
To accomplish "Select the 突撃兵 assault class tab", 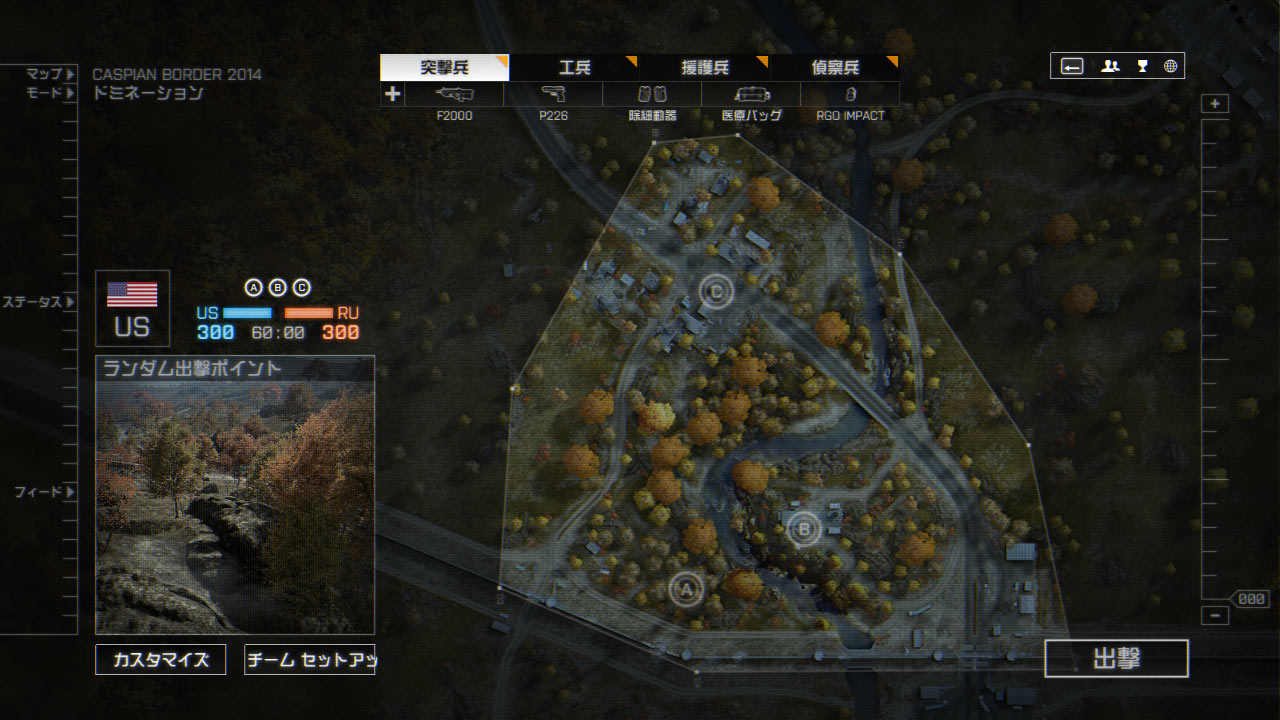I will tap(445, 68).
